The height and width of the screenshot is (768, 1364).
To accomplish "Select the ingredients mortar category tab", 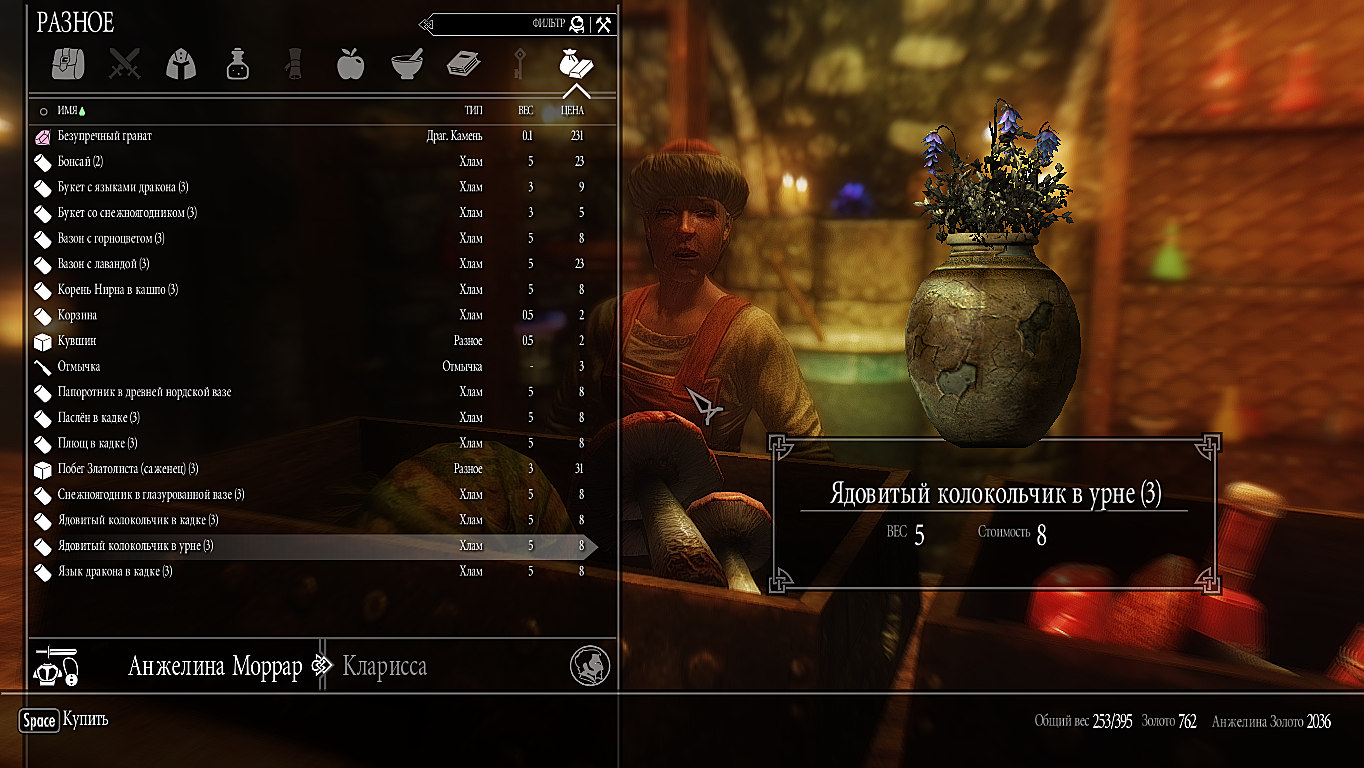I will click(407, 64).
